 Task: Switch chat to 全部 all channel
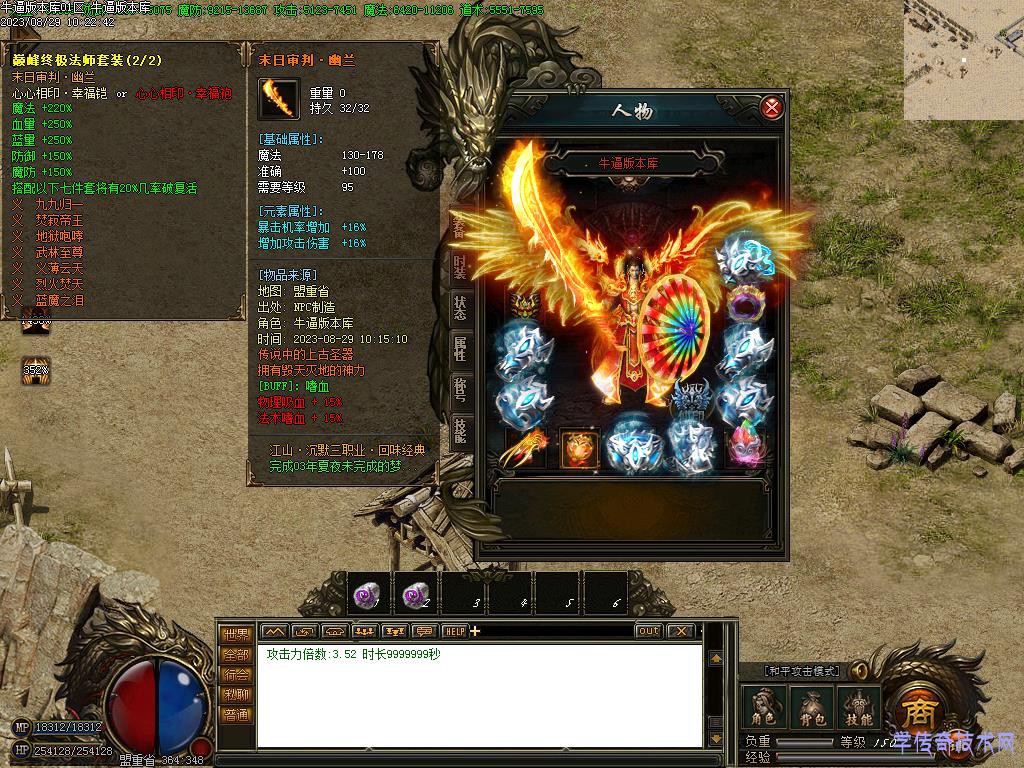236,654
